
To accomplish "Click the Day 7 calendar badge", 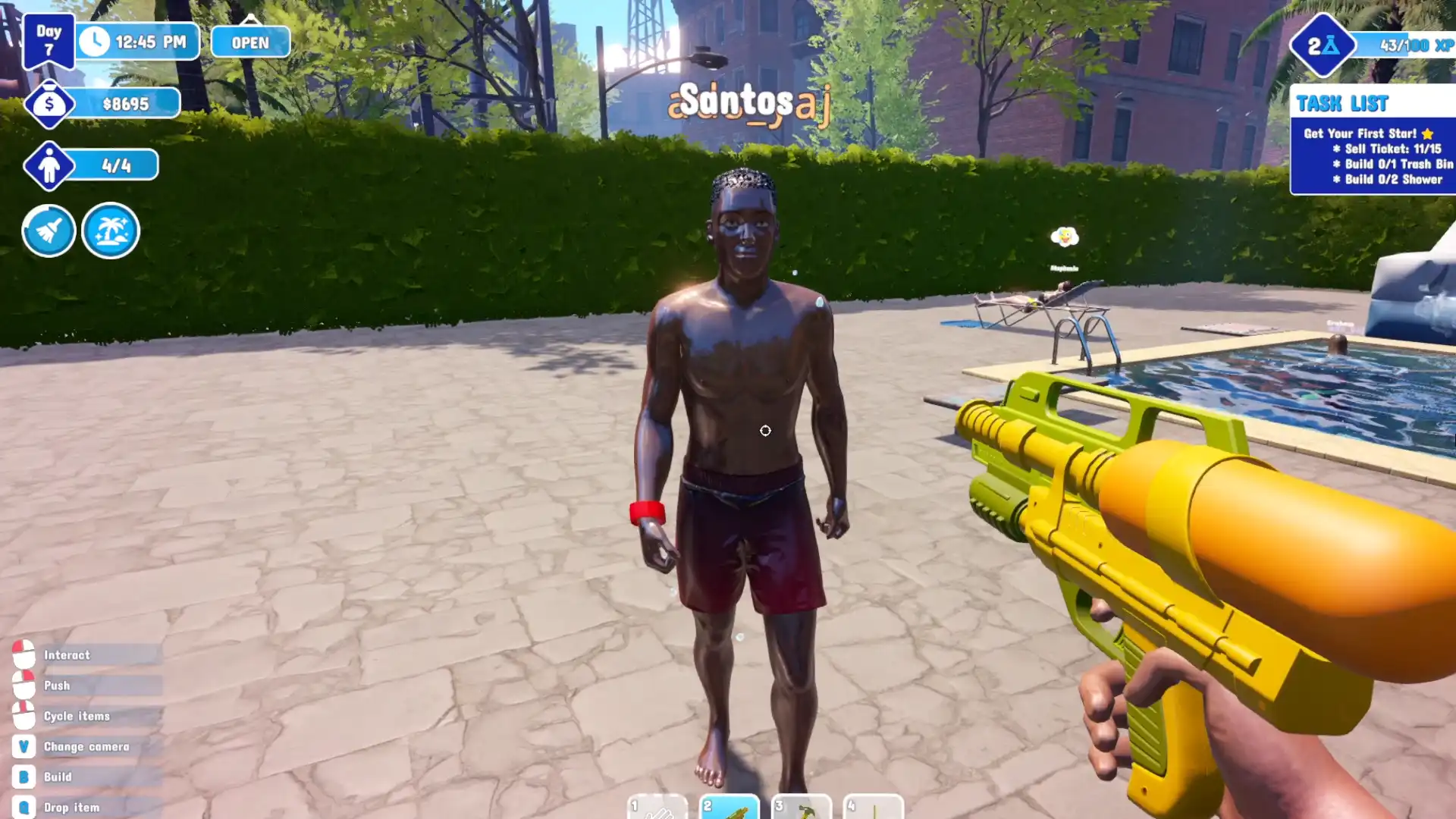I will click(x=49, y=39).
